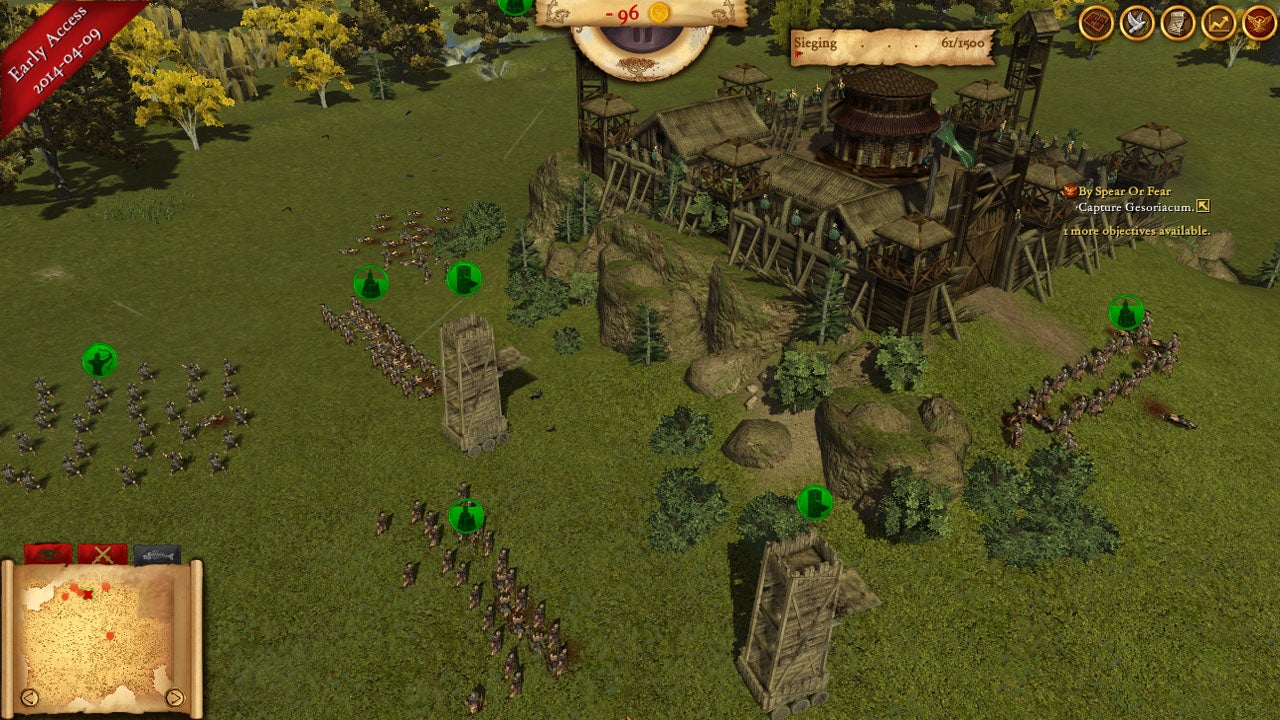Click the minimap's right arrow button
Image resolution: width=1280 pixels, height=720 pixels.
click(175, 697)
